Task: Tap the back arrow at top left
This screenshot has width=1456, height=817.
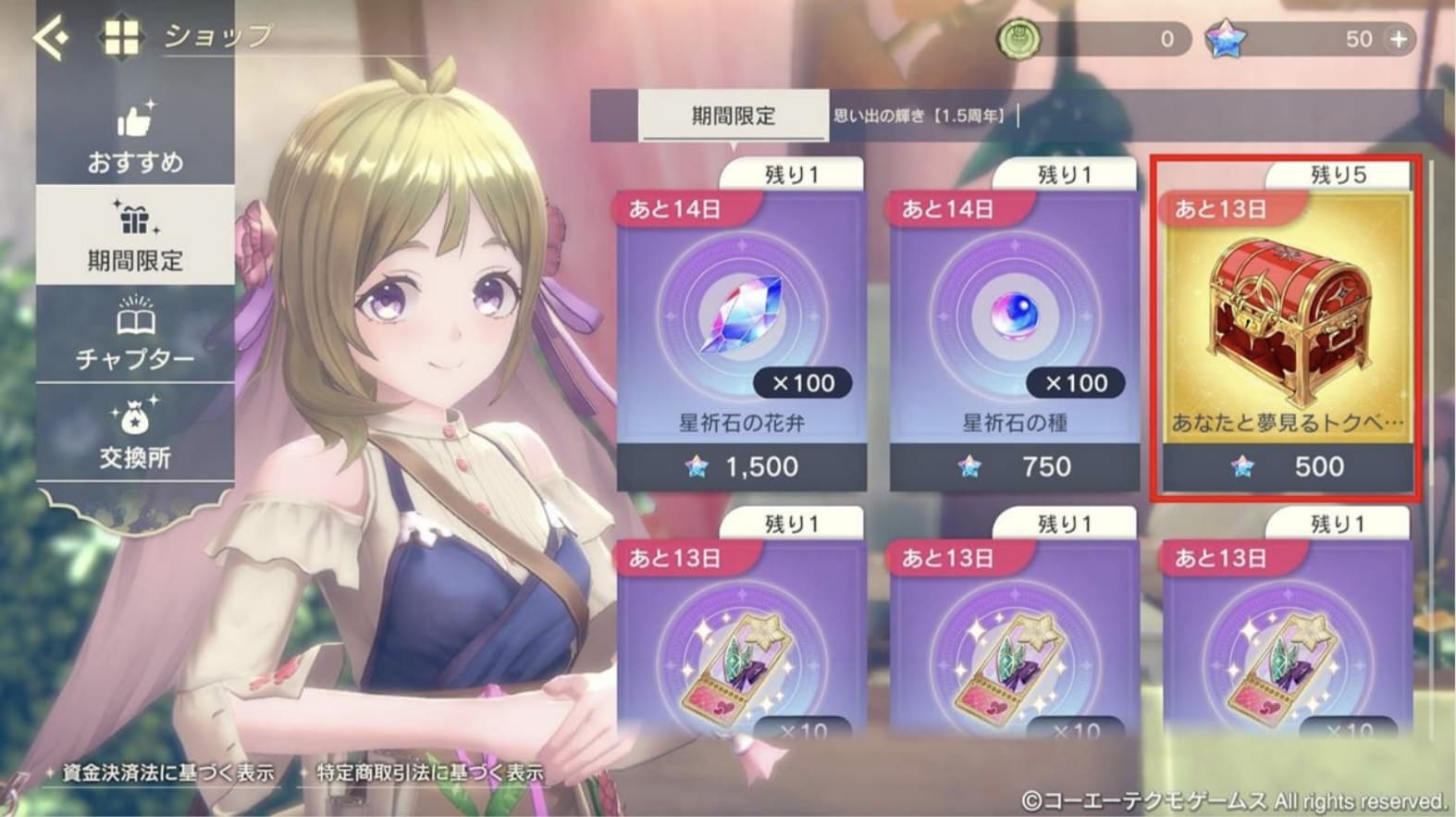Action: (x=53, y=35)
